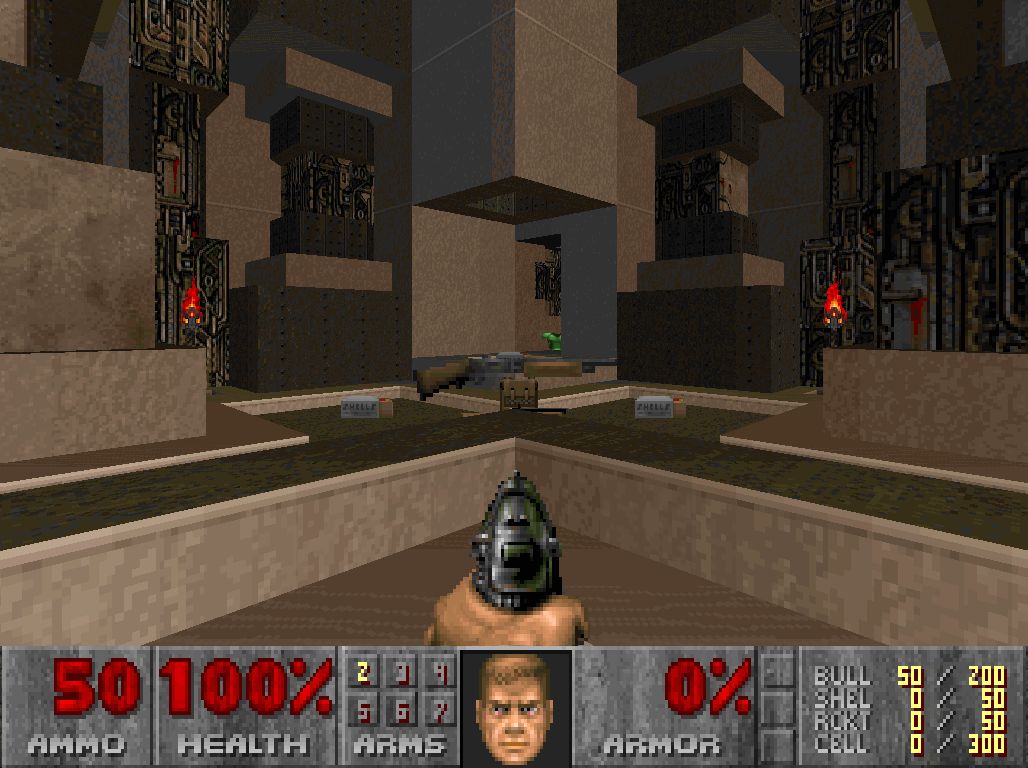The height and width of the screenshot is (768, 1028).
Task: Pick weapon slot 4 in Arms panel
Action: [x=440, y=673]
